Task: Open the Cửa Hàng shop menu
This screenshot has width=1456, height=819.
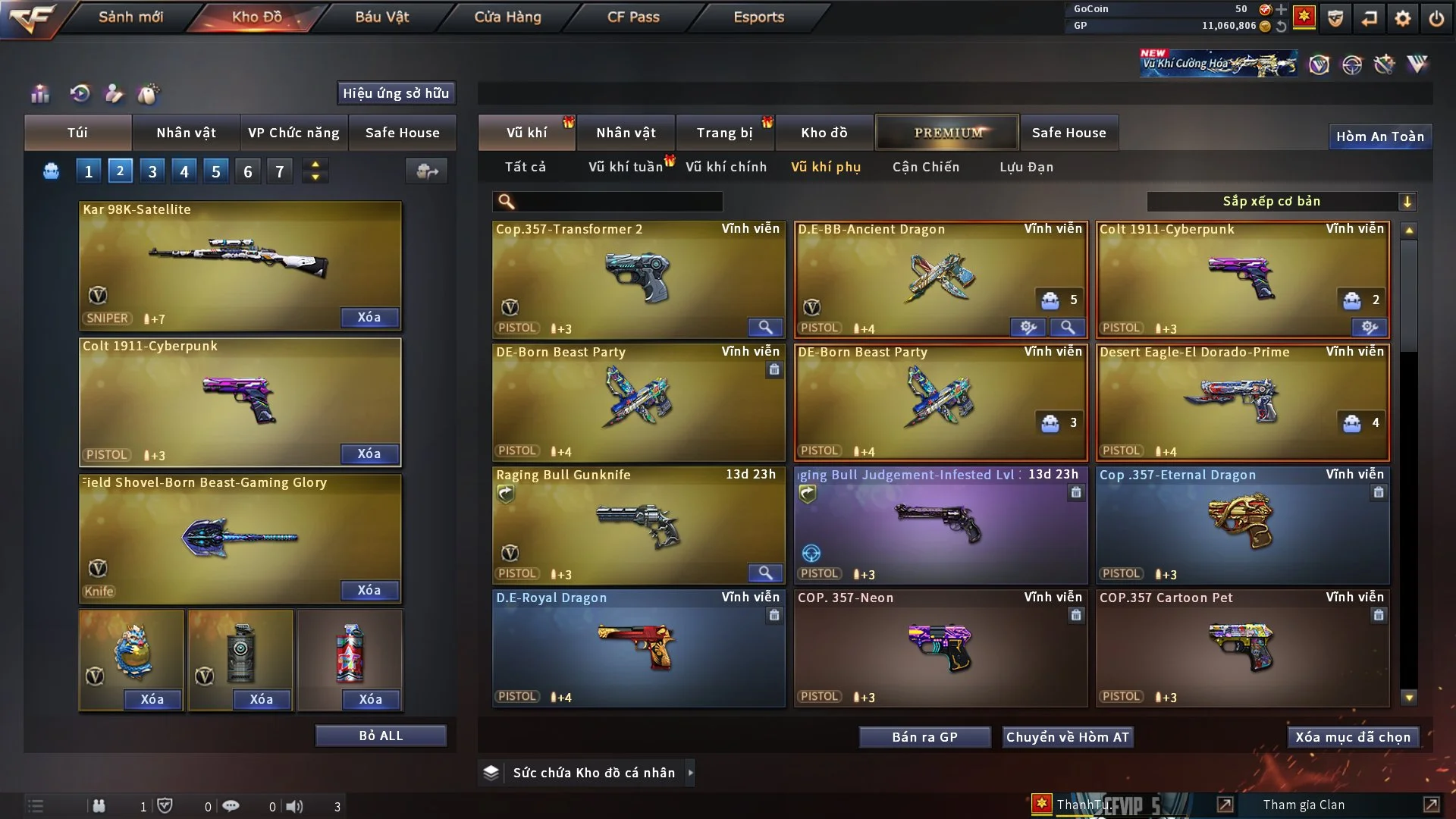Action: point(507,17)
